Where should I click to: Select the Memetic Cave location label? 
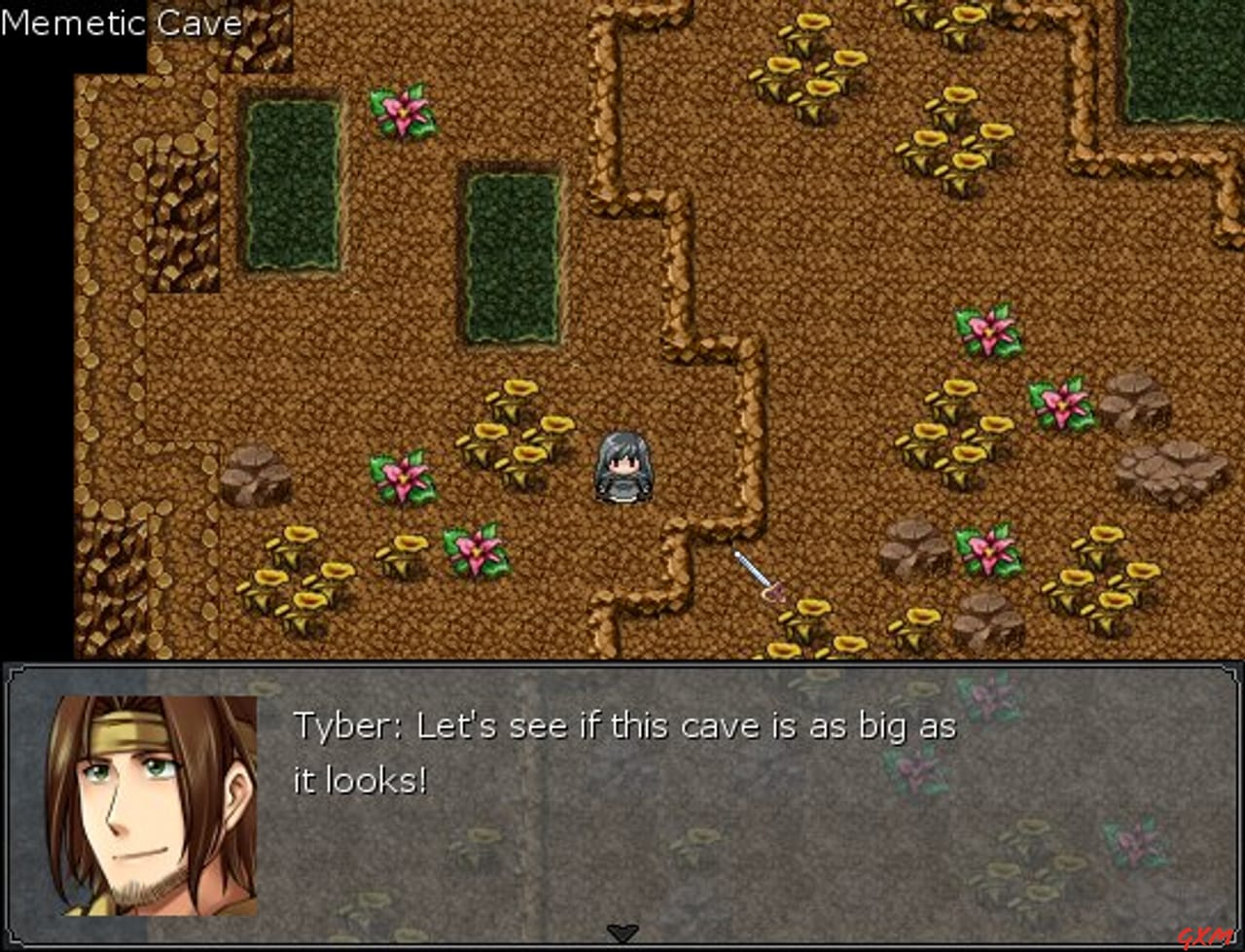(122, 22)
